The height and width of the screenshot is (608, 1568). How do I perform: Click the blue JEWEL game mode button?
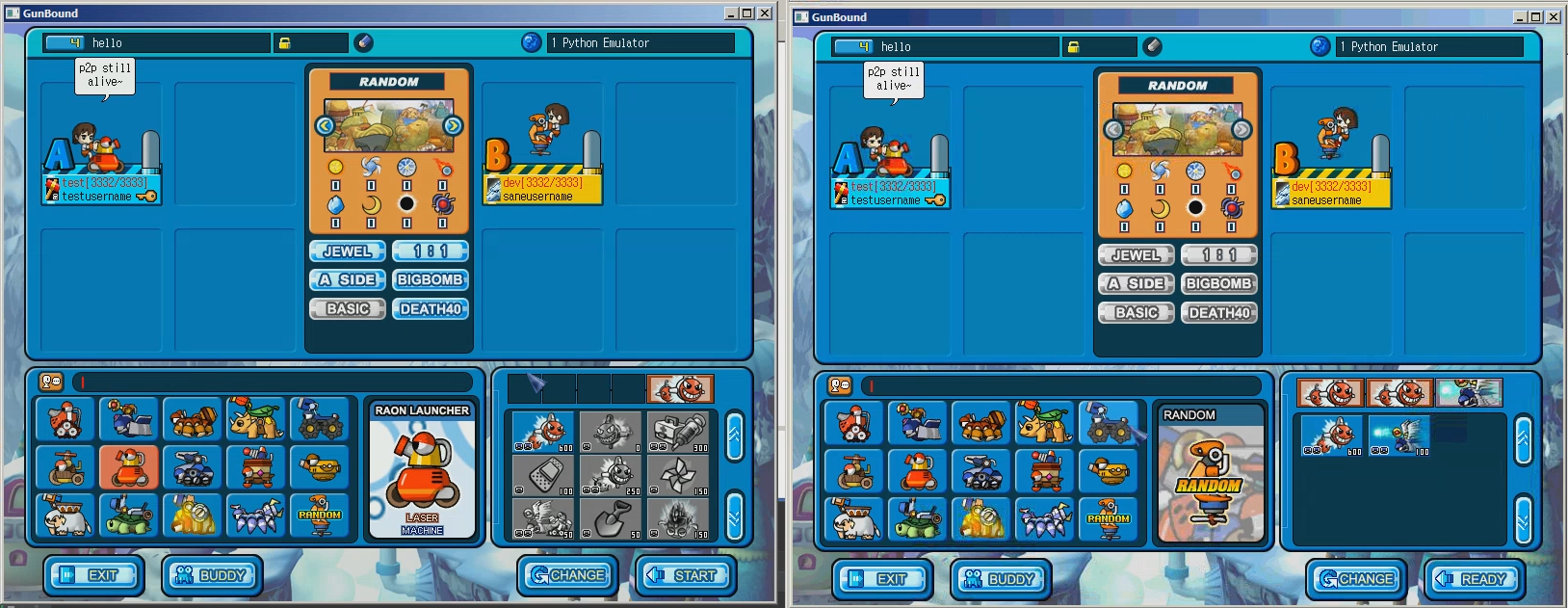pos(347,251)
